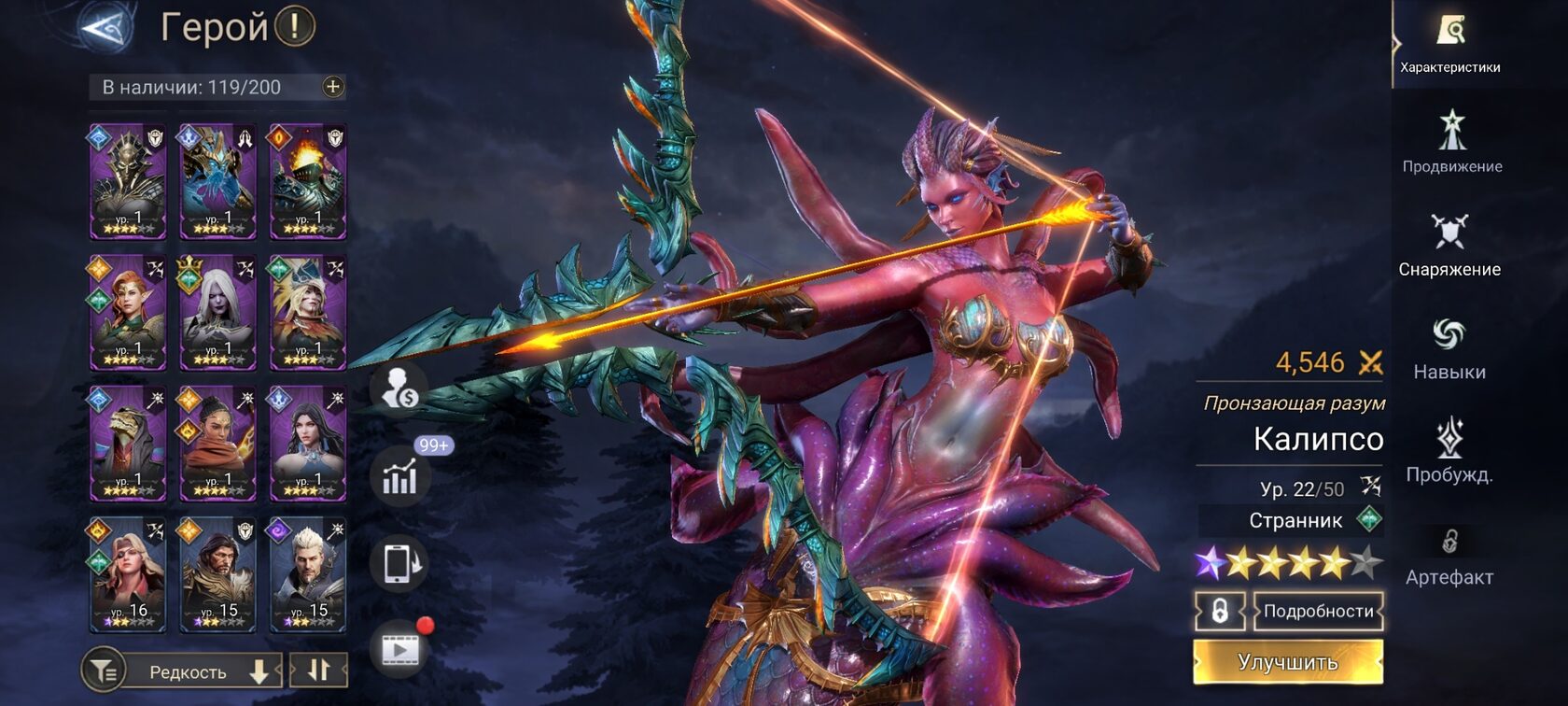The height and width of the screenshot is (706, 1568).
Task: Go back with the arrow button
Action: (x=106, y=27)
